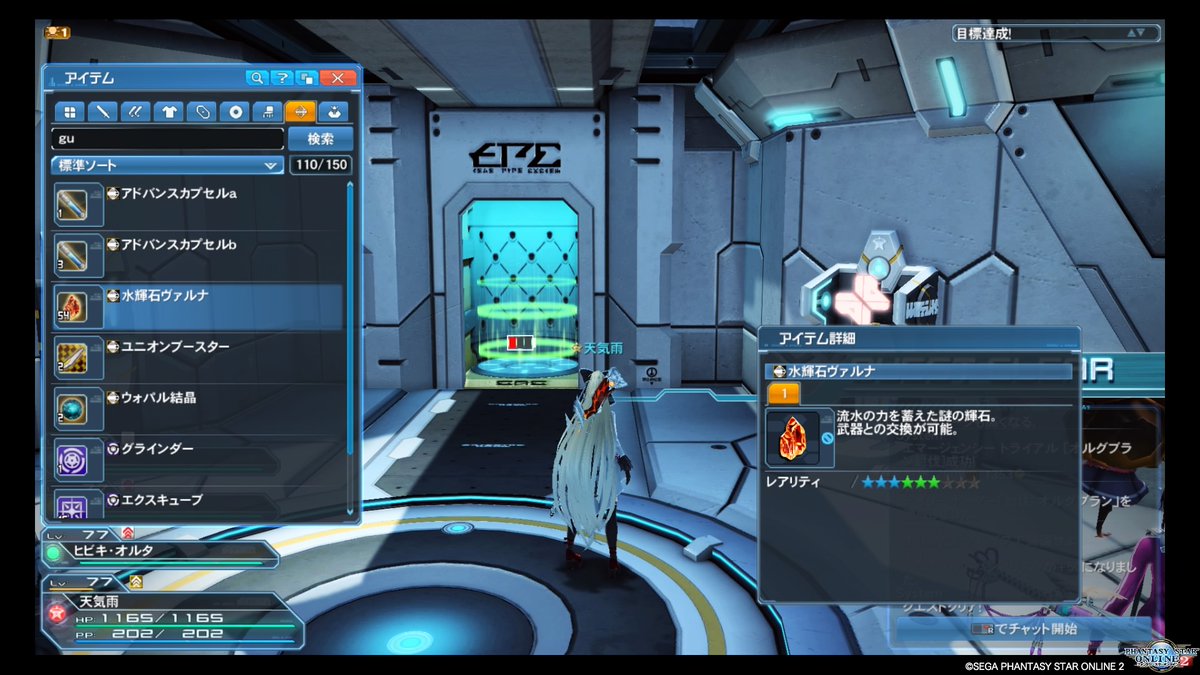The width and height of the screenshot is (1200, 675).
Task: Close the アイテム window with the red X
Action: (x=338, y=78)
